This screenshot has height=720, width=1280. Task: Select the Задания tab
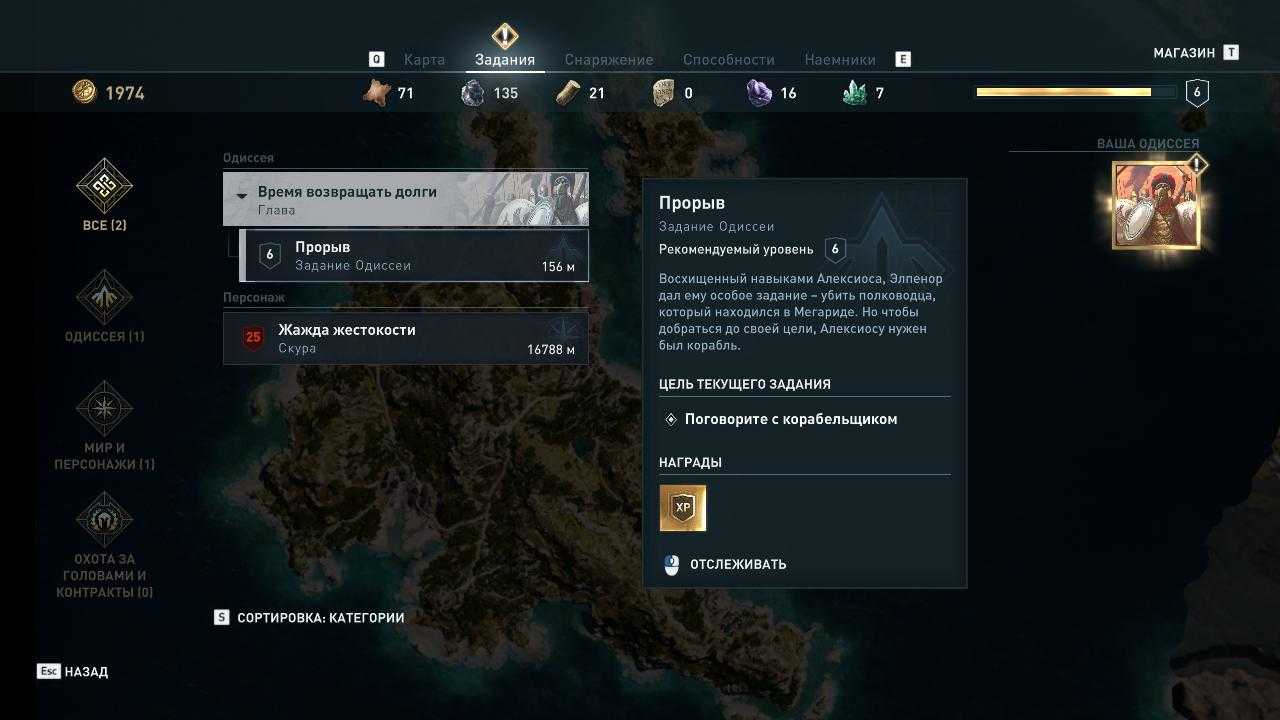tap(505, 60)
